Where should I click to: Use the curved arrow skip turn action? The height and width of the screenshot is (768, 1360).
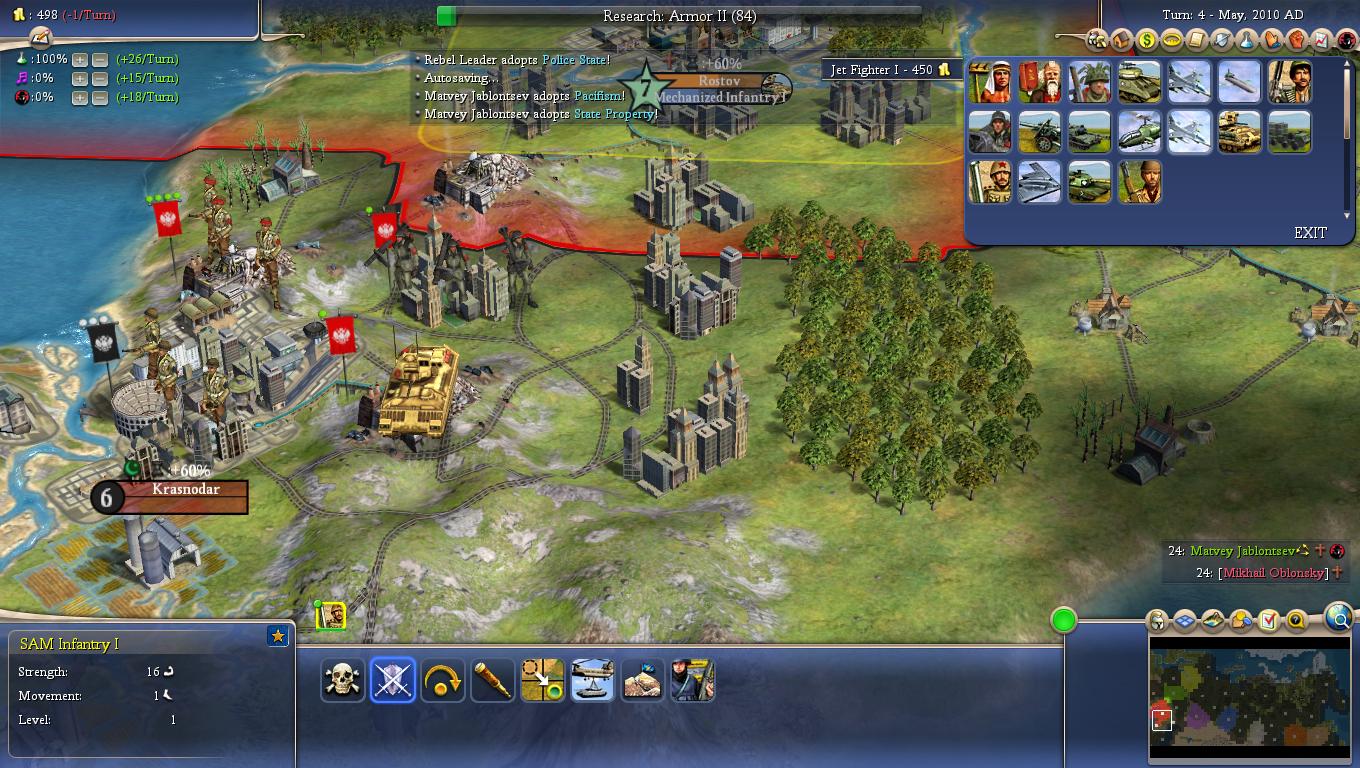coord(443,680)
